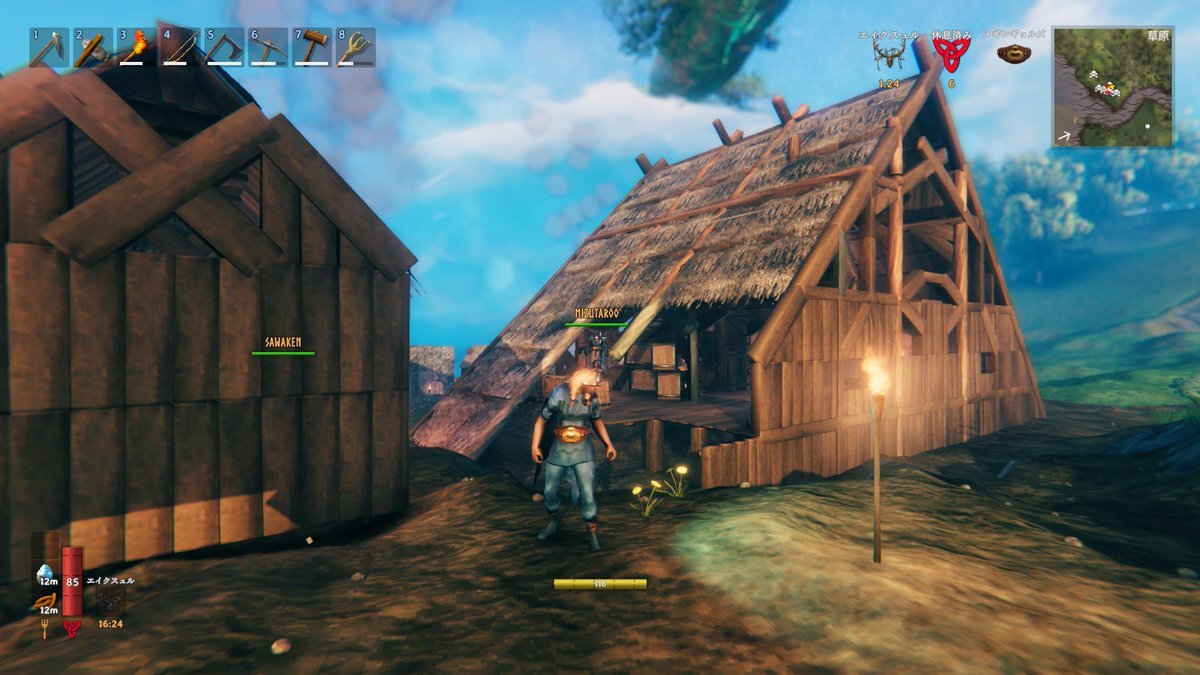Equip the wooden hammer from the hotbar
Image resolution: width=1200 pixels, height=675 pixels.
pyautogui.click(x=312, y=47)
